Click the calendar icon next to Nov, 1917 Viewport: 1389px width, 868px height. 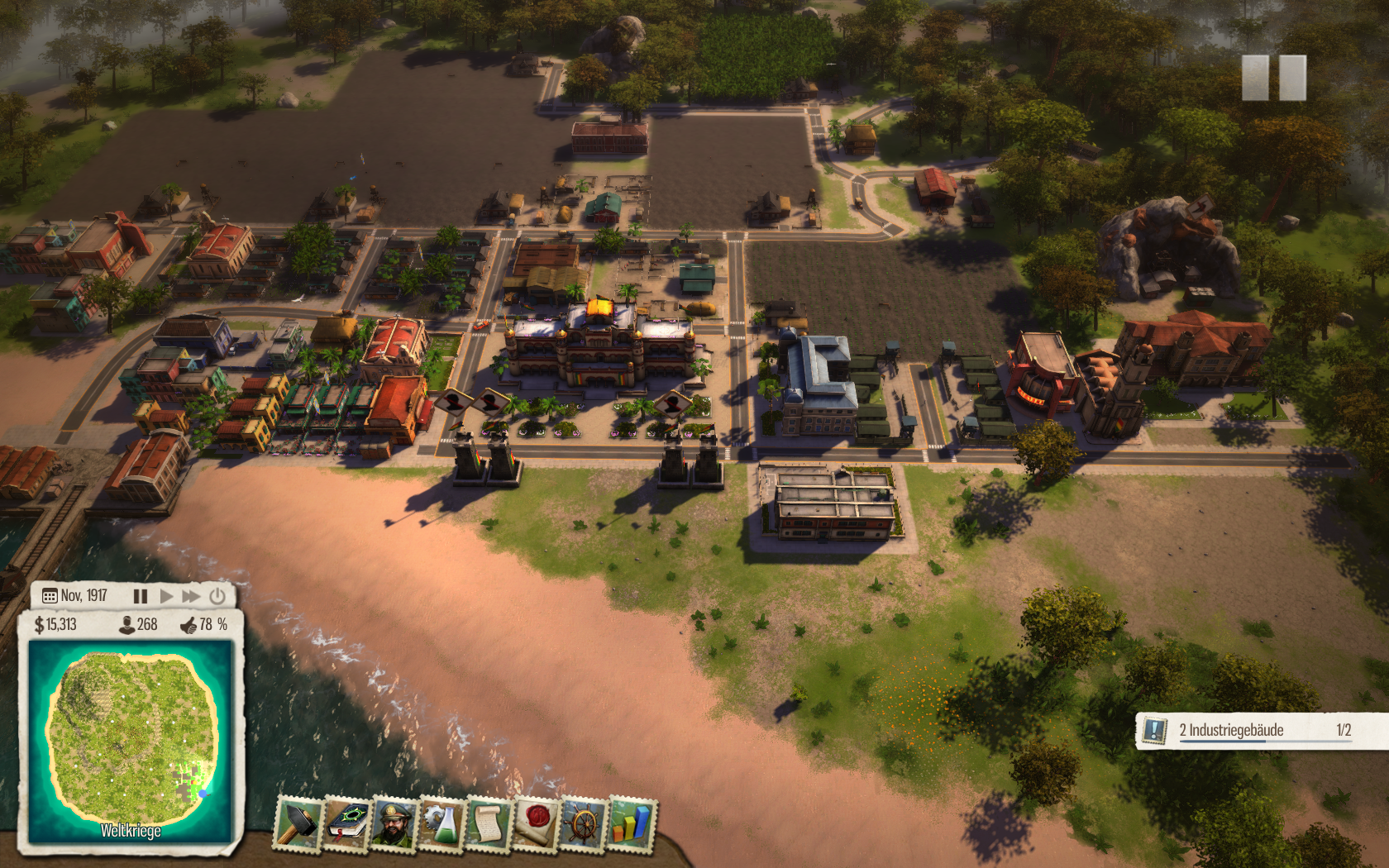50,596
